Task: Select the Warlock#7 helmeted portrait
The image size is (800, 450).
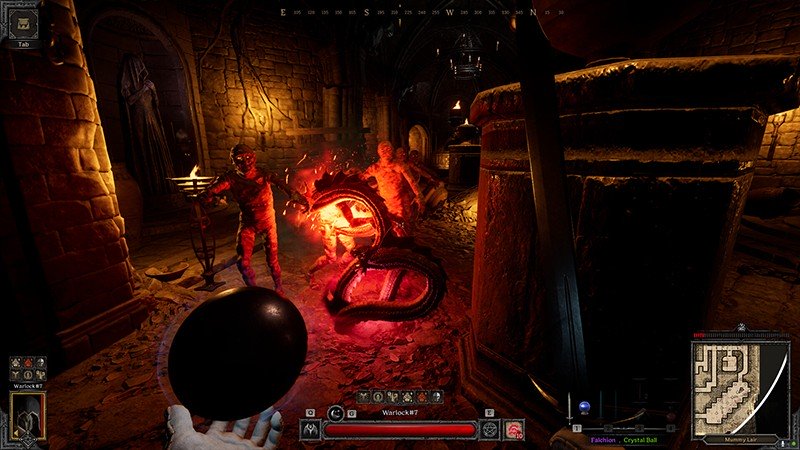Action: (x=27, y=415)
